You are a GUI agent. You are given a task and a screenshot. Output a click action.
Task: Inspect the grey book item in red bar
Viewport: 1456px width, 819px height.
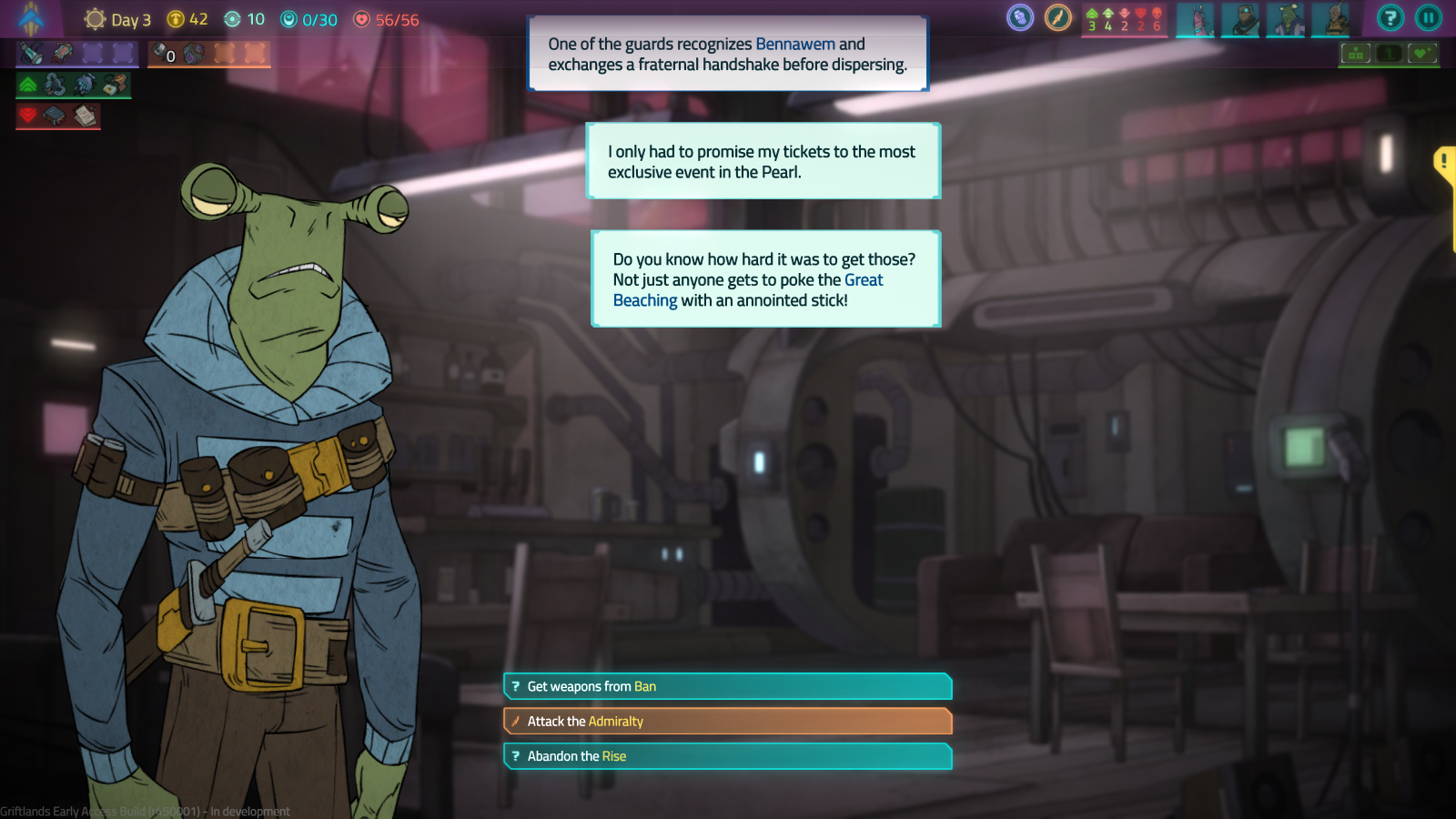pos(55,116)
